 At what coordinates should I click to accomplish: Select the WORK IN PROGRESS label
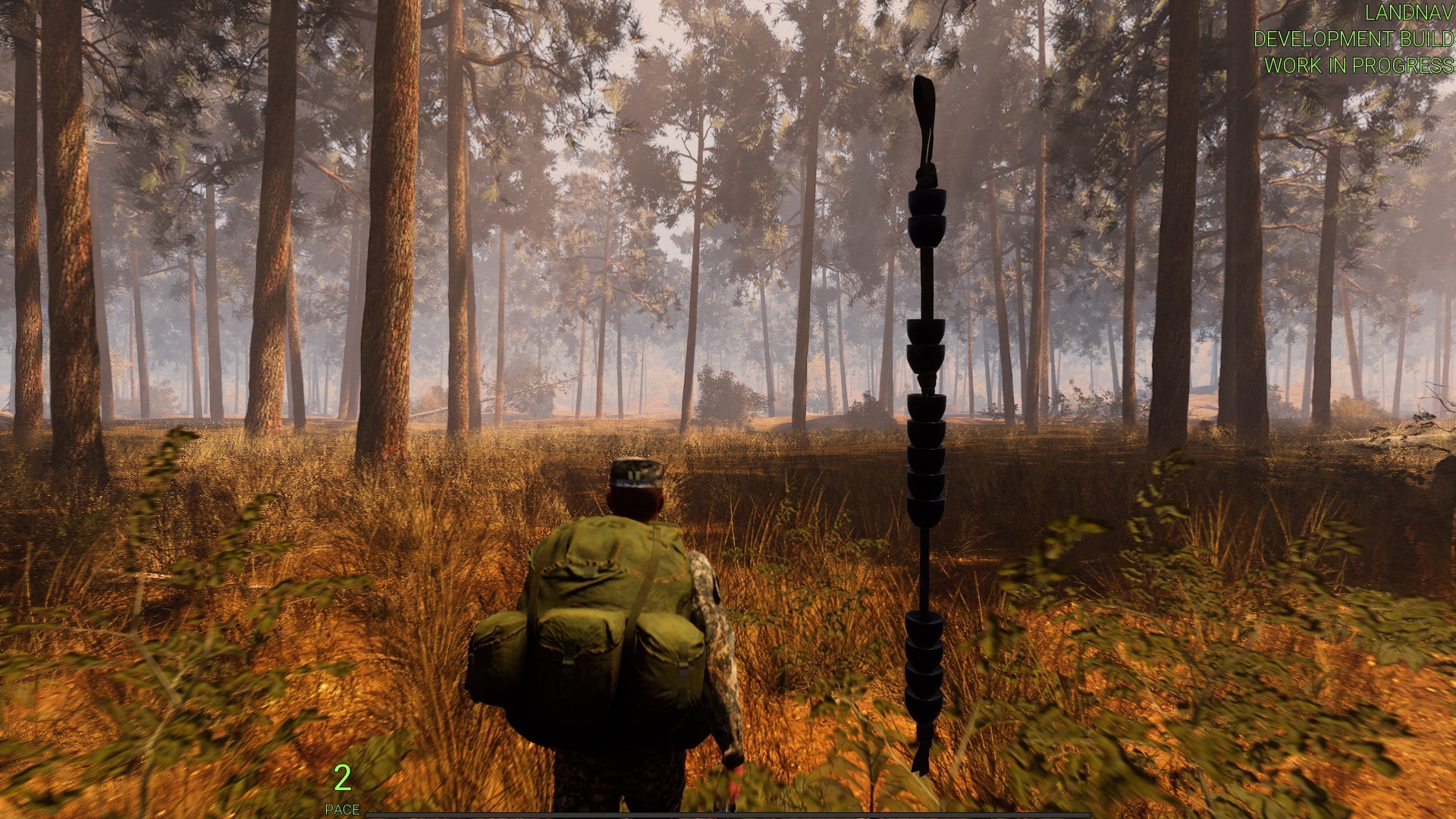[1361, 67]
